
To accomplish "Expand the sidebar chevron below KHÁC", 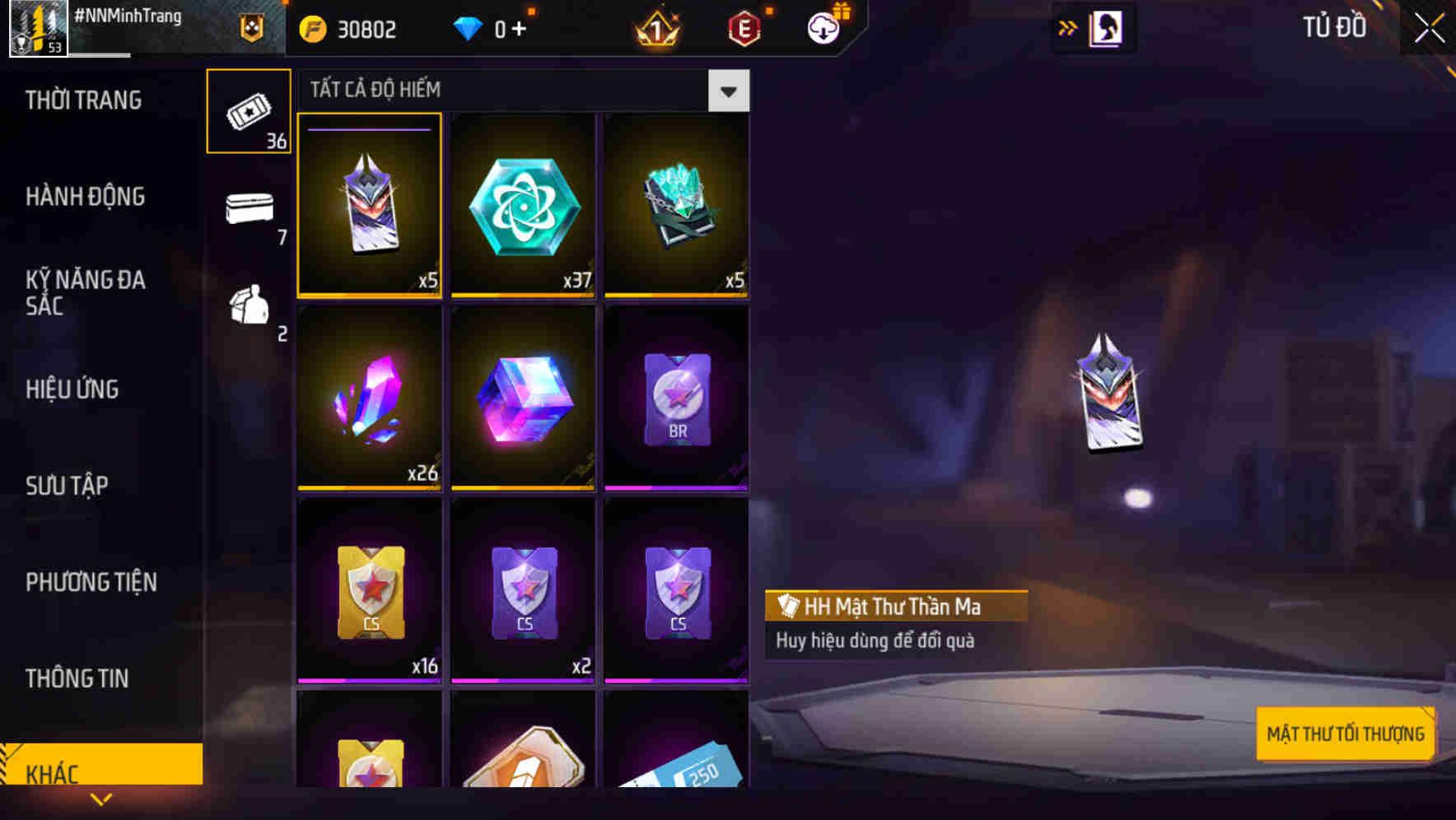I will (101, 799).
